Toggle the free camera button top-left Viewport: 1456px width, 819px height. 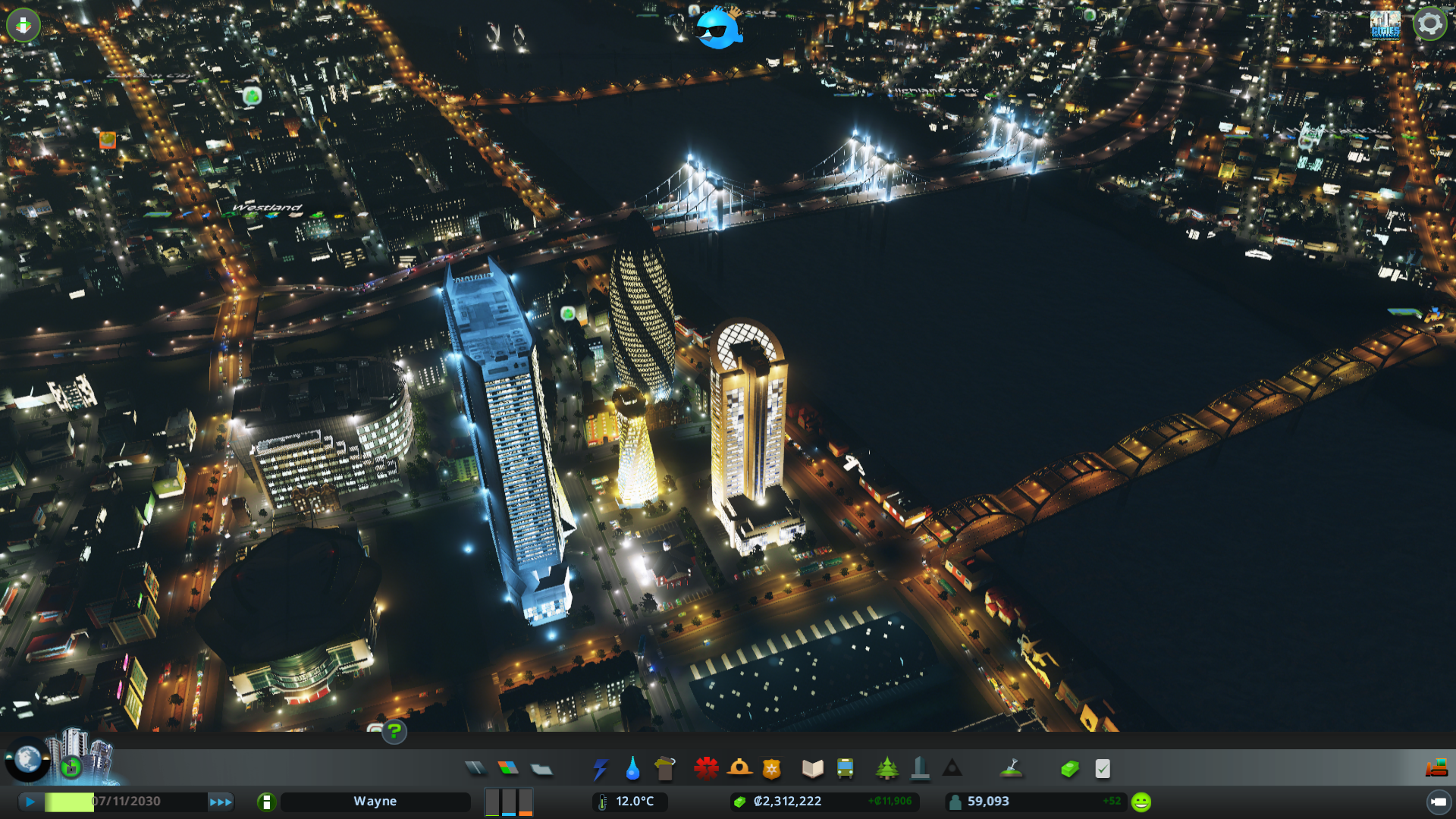24,25
